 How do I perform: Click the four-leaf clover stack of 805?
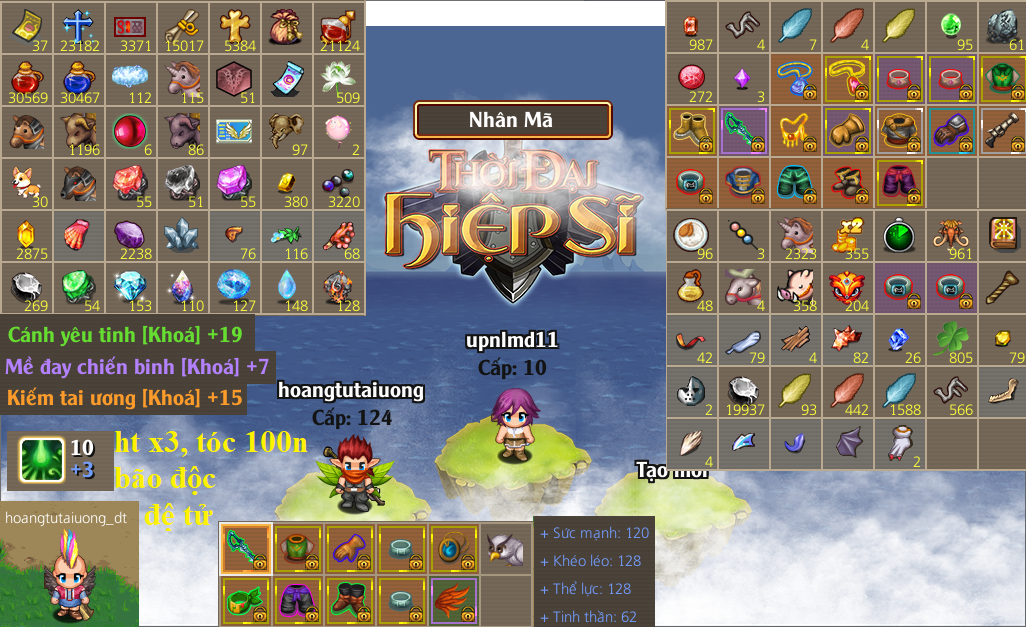pyautogui.click(x=951, y=340)
